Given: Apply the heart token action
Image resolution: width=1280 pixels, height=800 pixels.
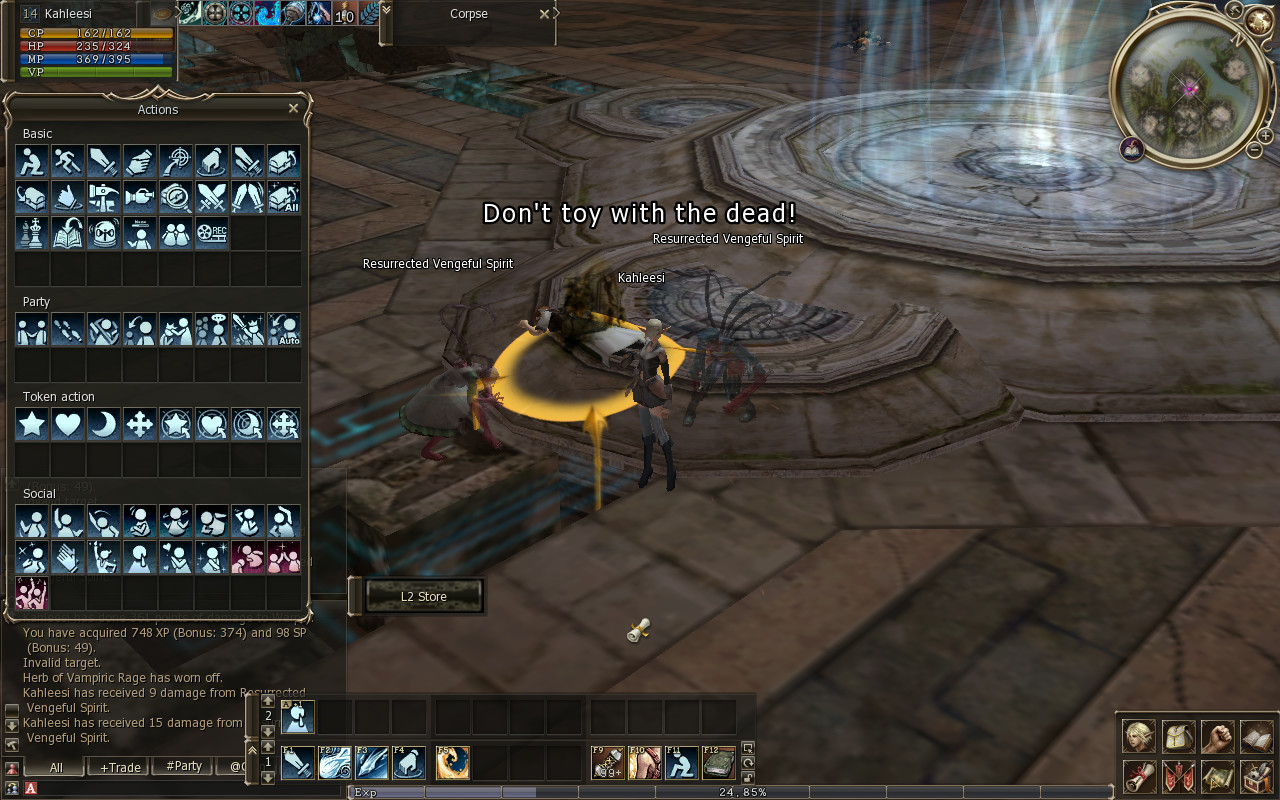Looking at the screenshot, I should click(x=68, y=424).
